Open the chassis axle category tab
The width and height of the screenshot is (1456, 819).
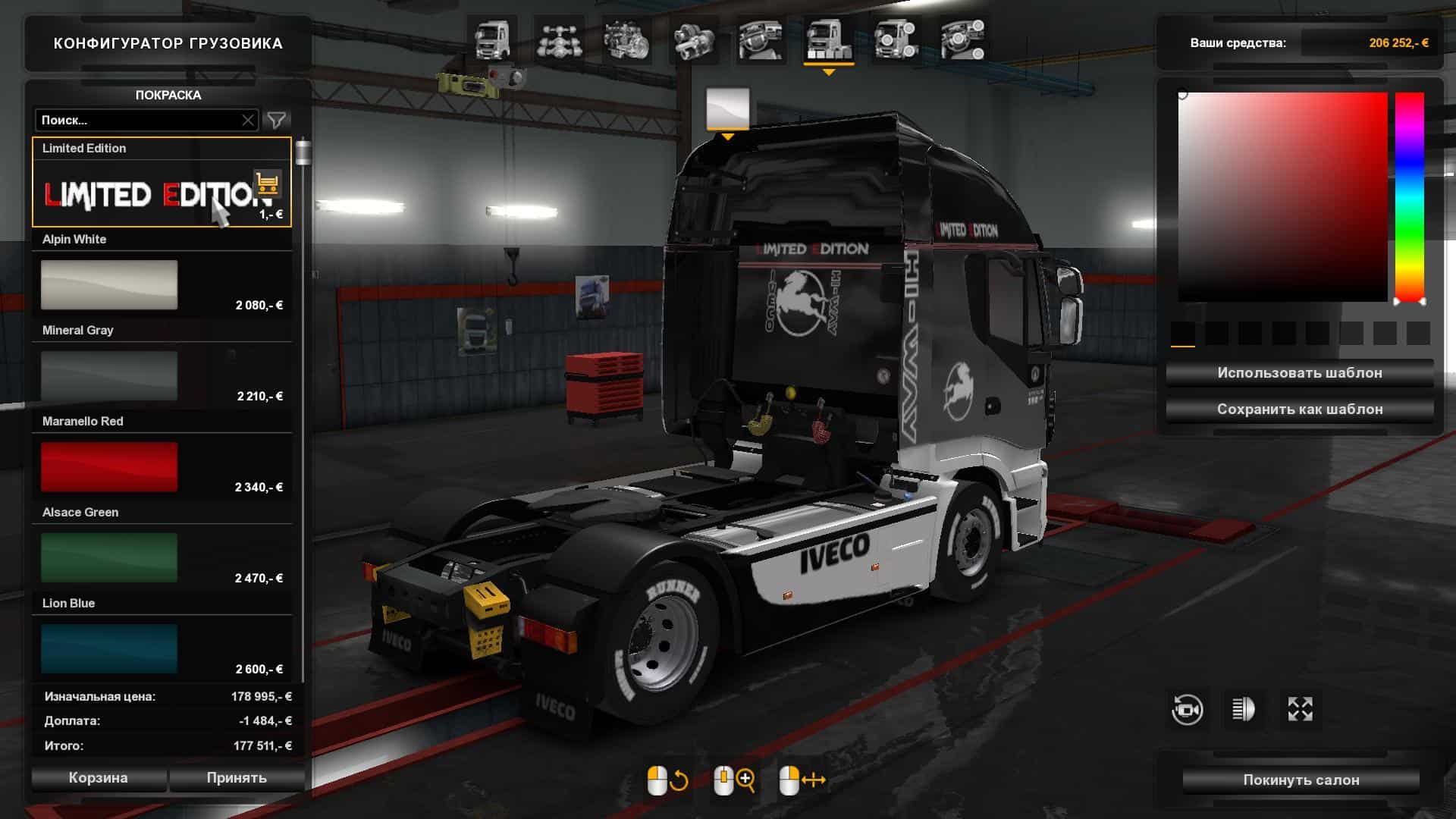(x=558, y=40)
